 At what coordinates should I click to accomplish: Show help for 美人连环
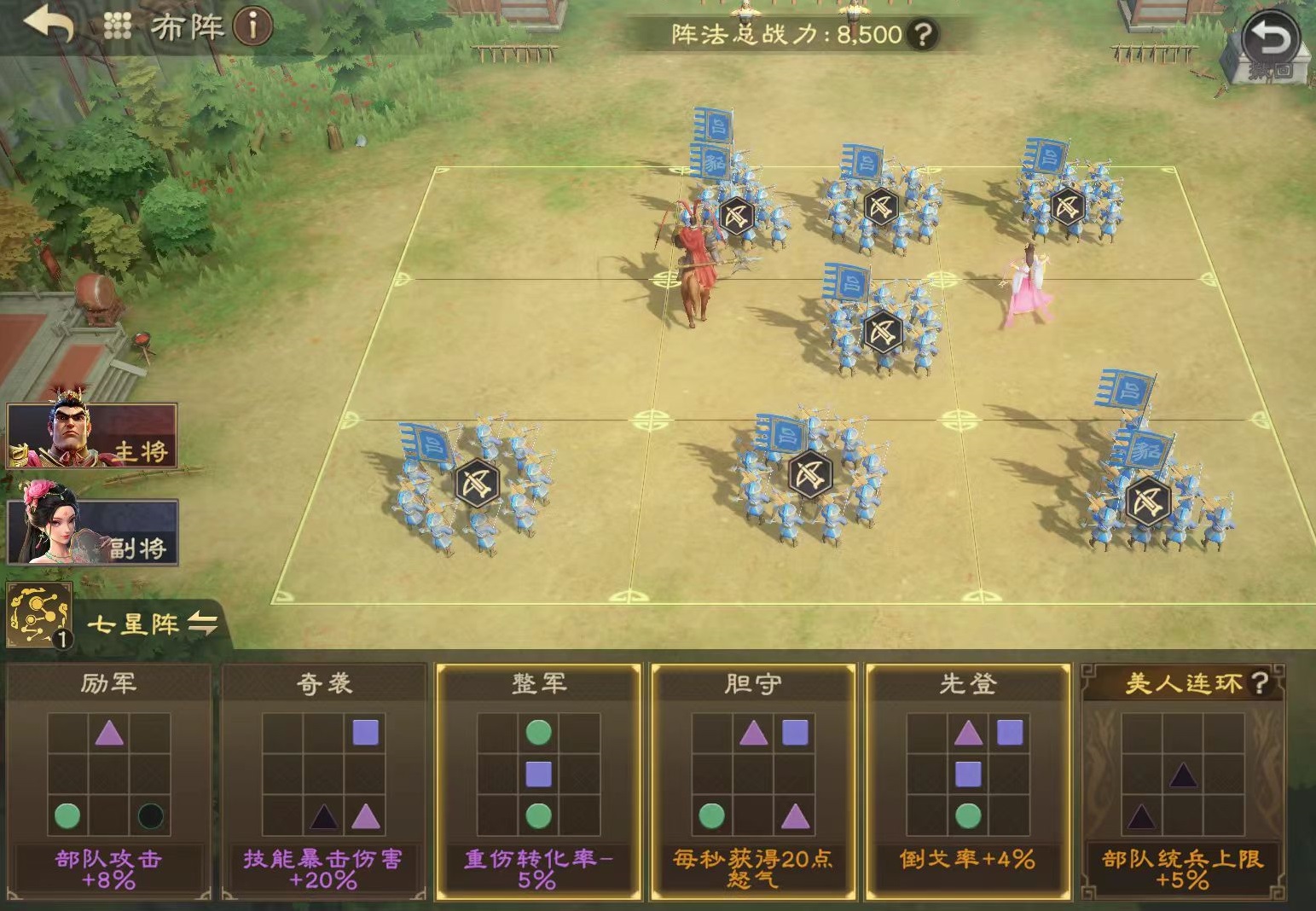pos(1259,682)
